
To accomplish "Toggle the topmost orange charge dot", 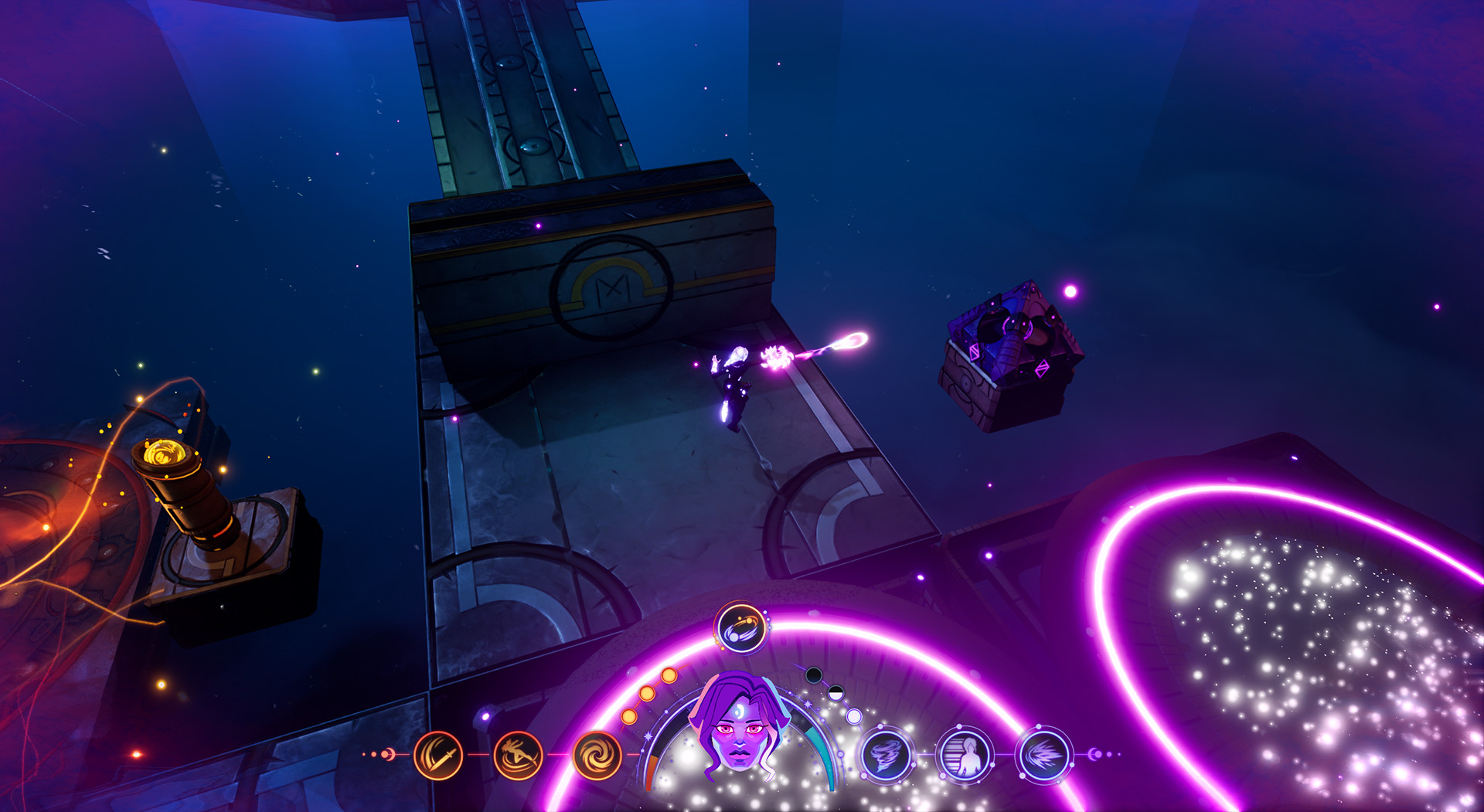I will 669,676.
